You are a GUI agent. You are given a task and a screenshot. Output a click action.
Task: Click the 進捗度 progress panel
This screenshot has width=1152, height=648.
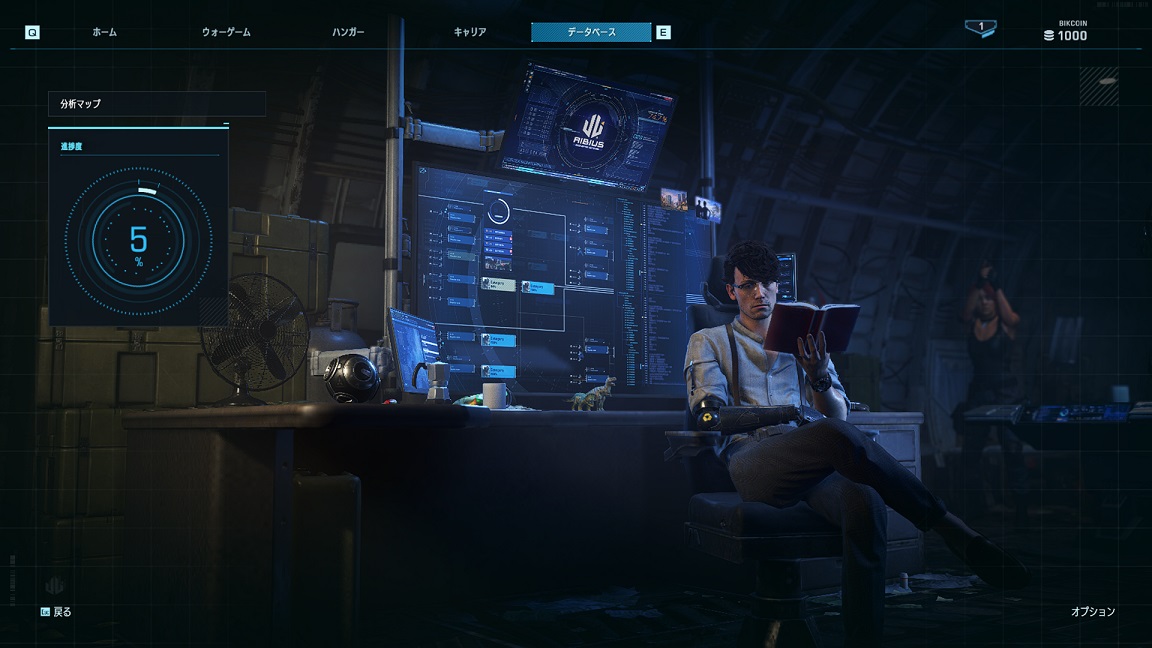pyautogui.click(x=138, y=228)
